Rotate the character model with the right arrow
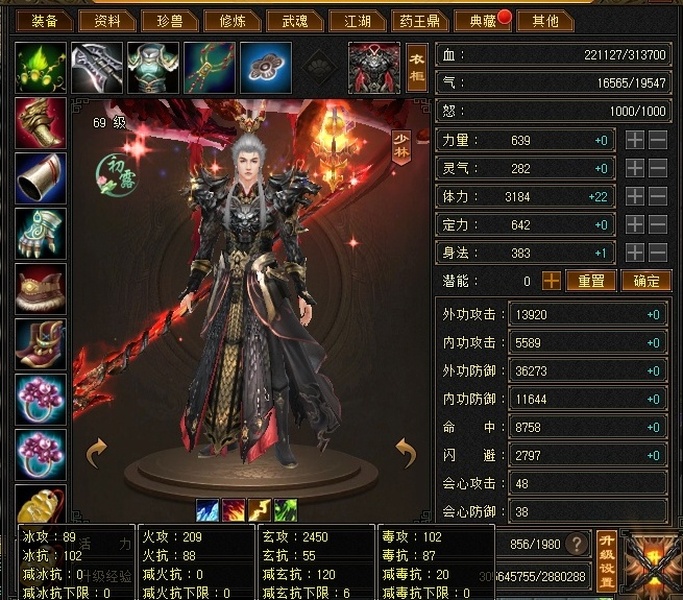 pyautogui.click(x=405, y=454)
